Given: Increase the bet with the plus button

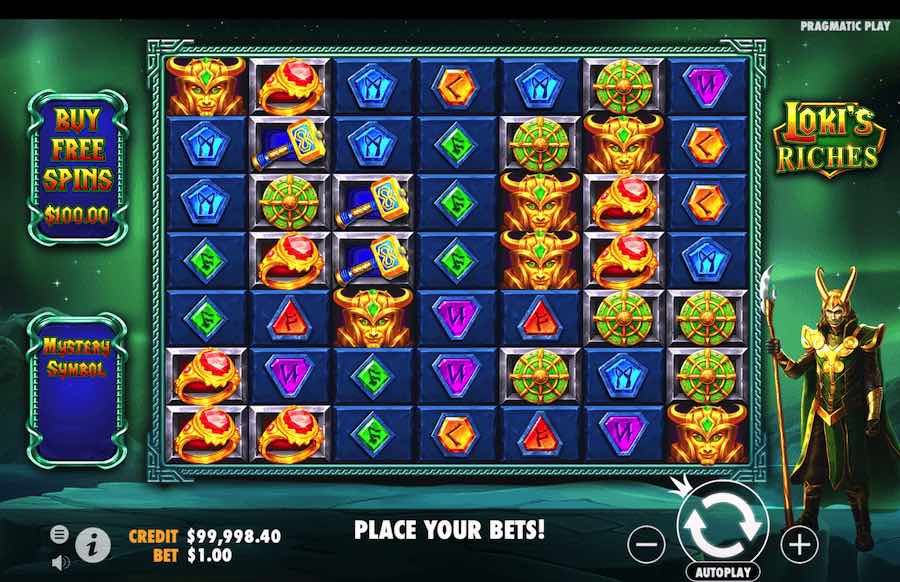Looking at the screenshot, I should (799, 544).
